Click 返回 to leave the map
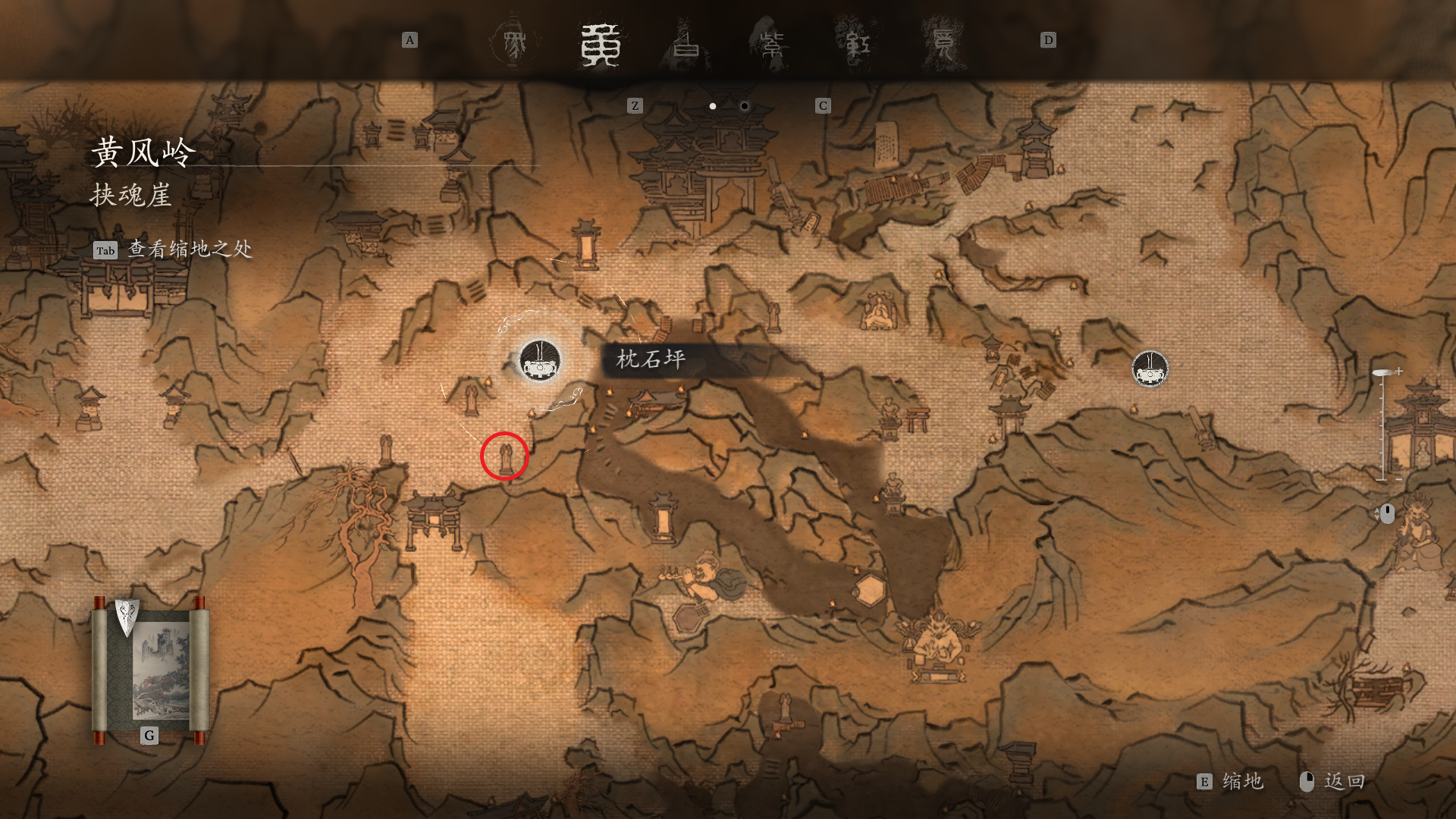Viewport: 1456px width, 819px height. click(1335, 782)
